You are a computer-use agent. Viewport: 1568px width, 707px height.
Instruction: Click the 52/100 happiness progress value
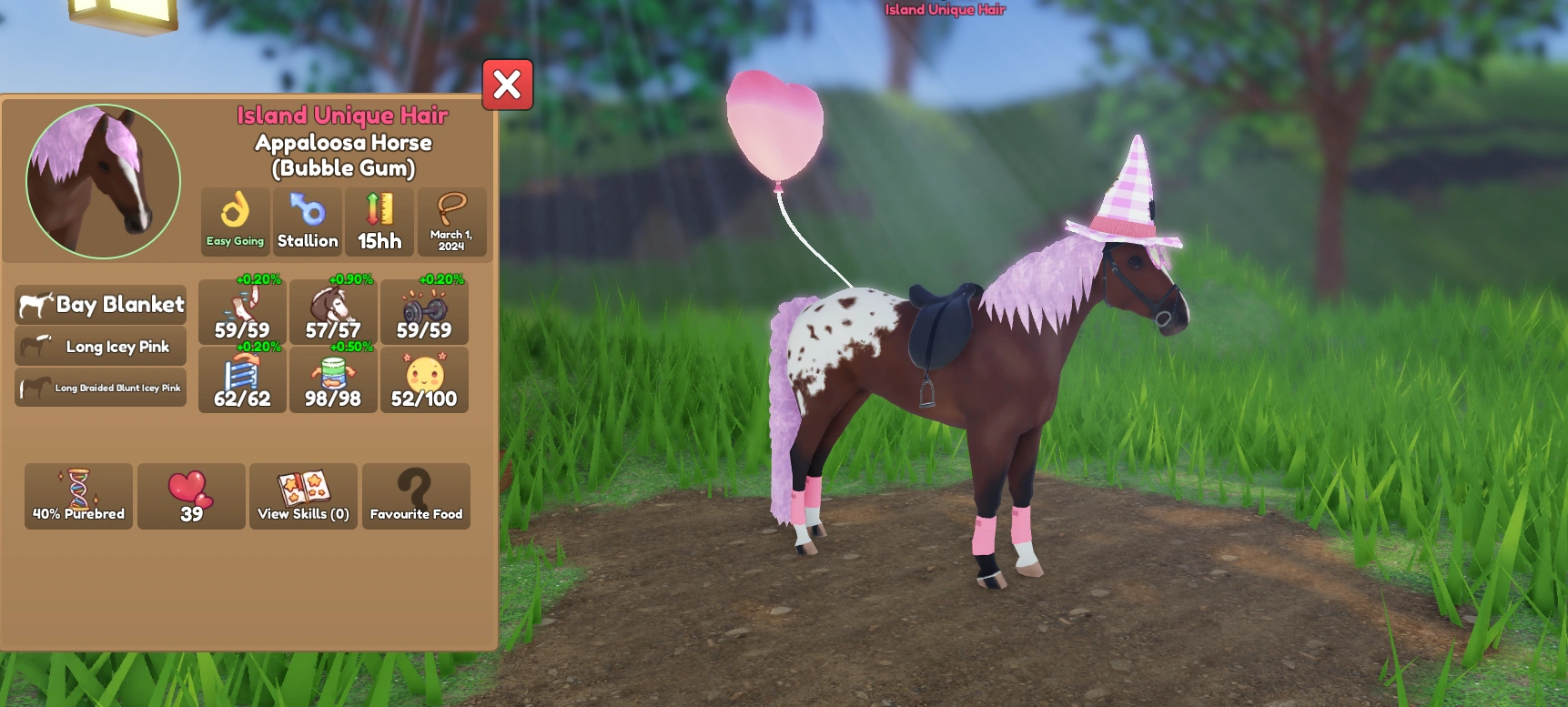(x=423, y=396)
